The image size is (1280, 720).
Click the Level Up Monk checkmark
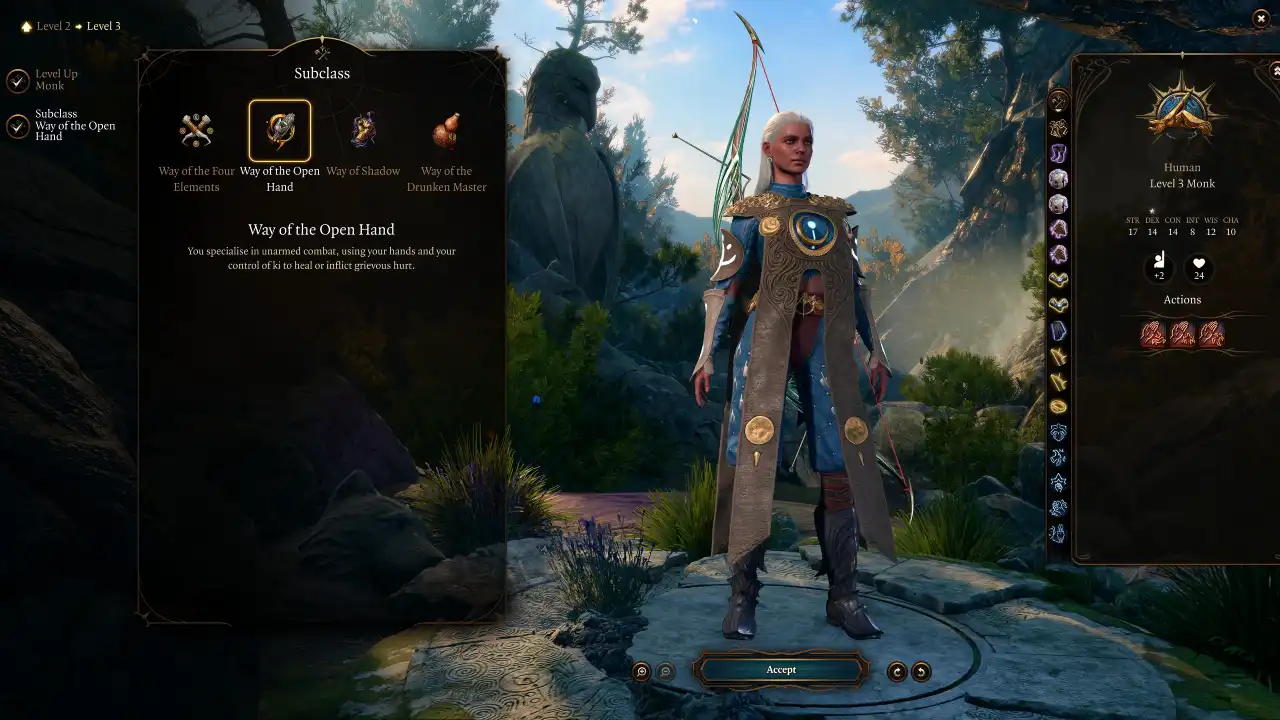(17, 80)
